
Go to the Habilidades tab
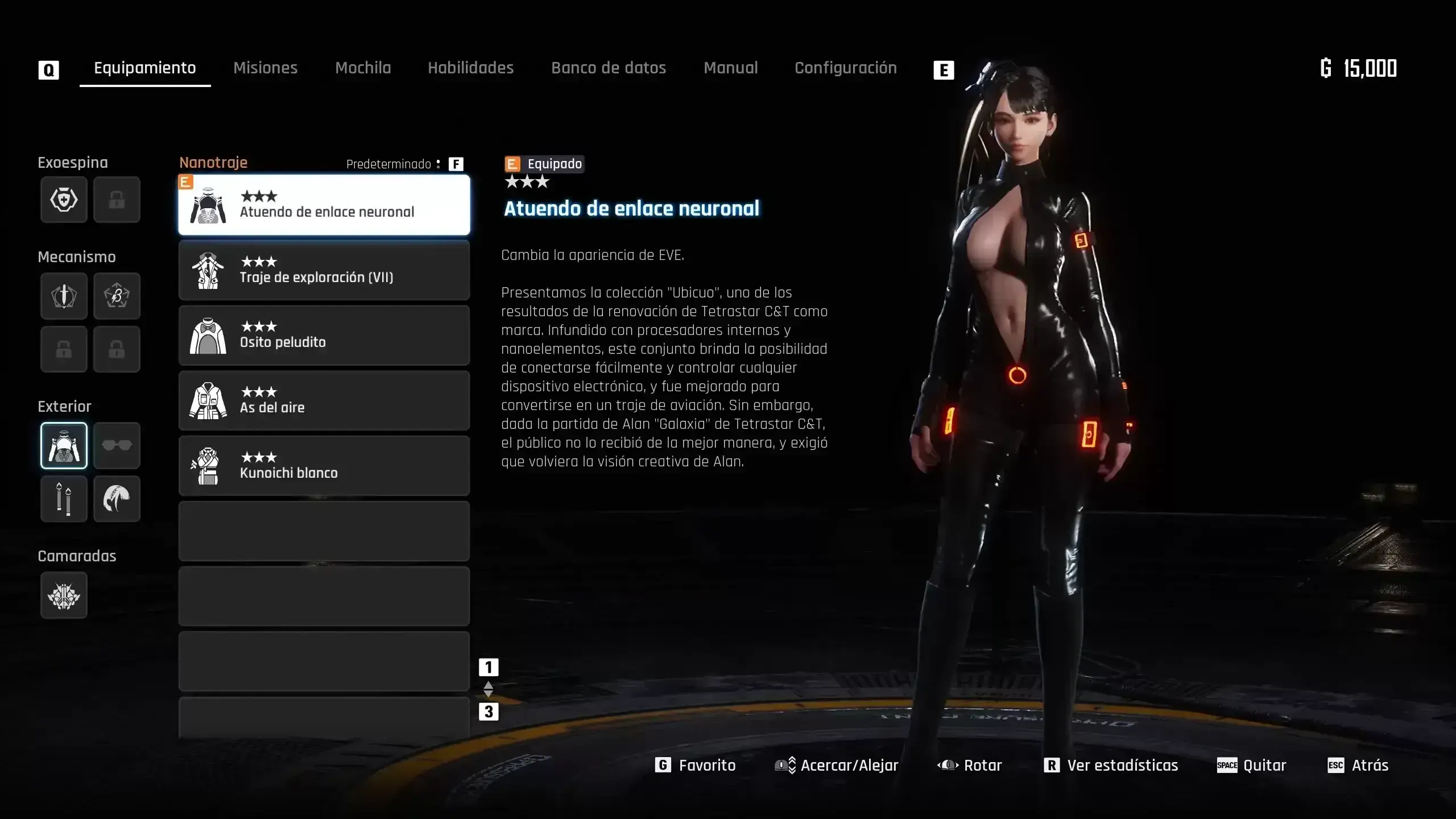(470, 68)
